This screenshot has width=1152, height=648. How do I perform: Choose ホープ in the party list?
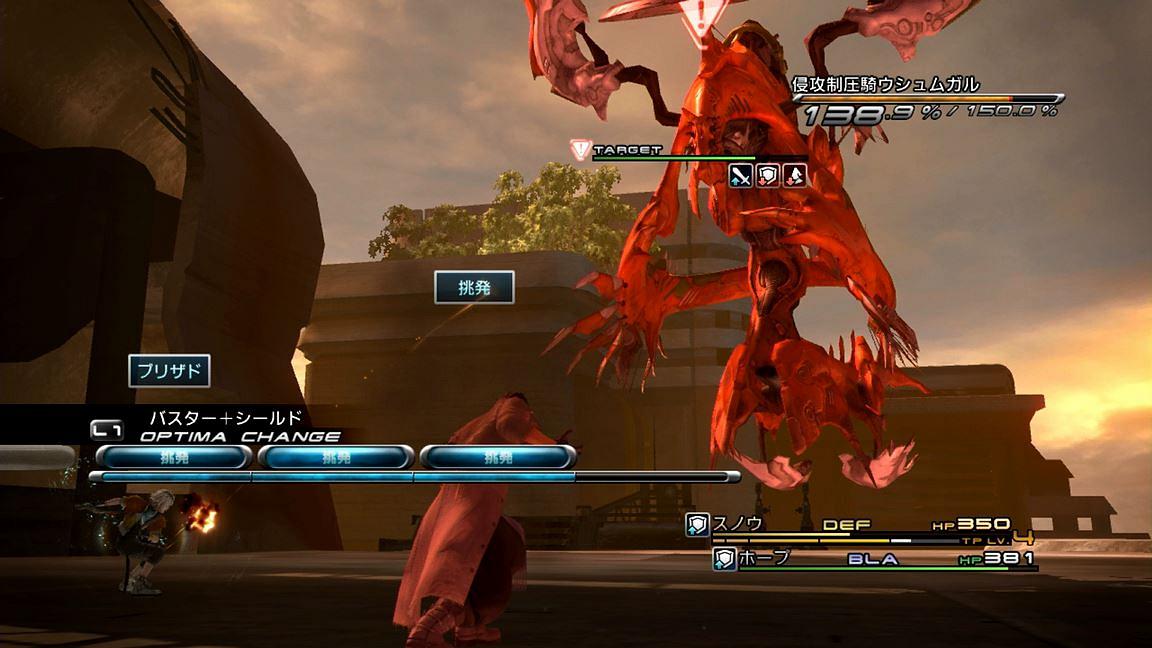click(765, 559)
